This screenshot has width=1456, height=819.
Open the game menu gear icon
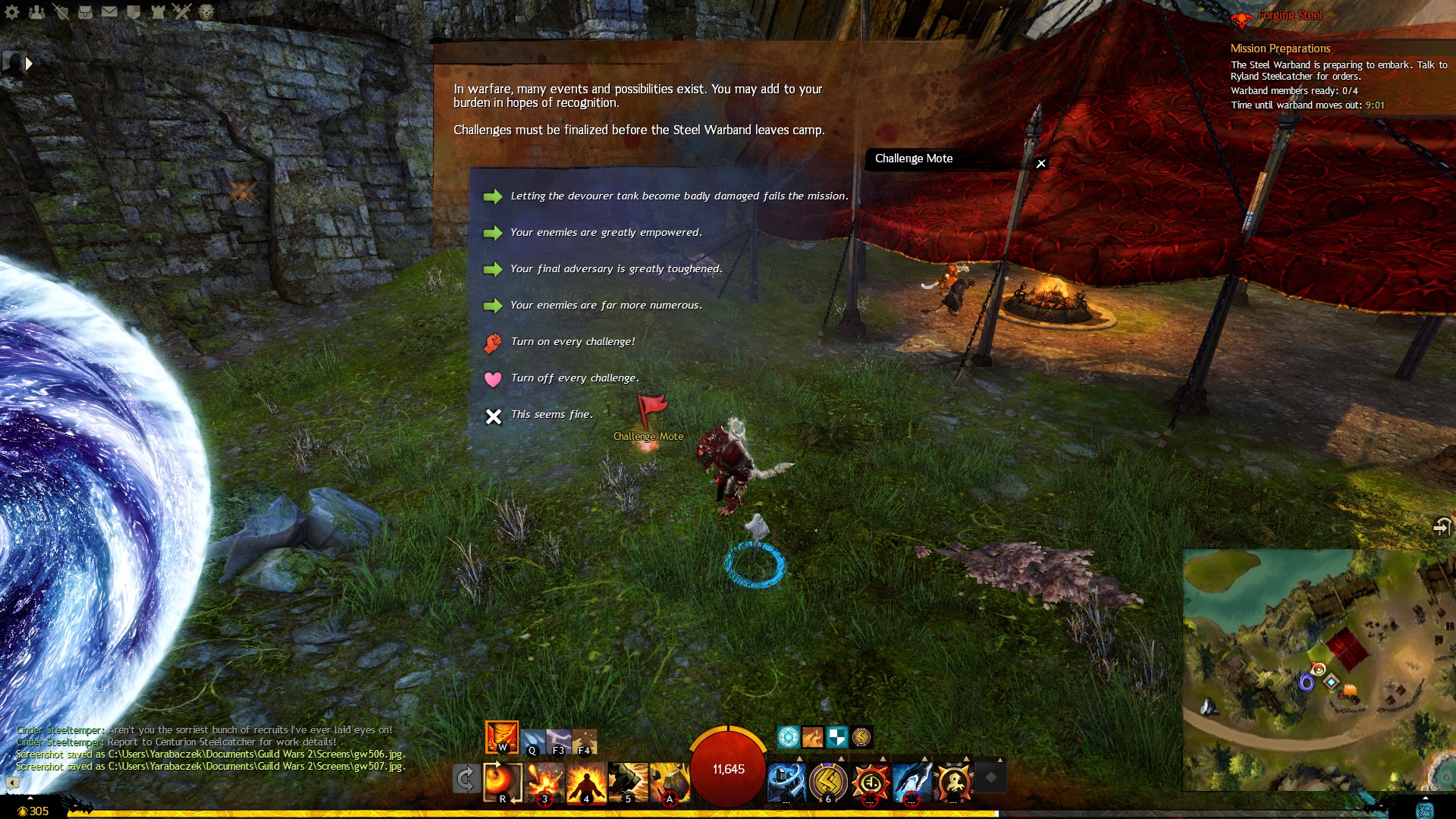11,11
